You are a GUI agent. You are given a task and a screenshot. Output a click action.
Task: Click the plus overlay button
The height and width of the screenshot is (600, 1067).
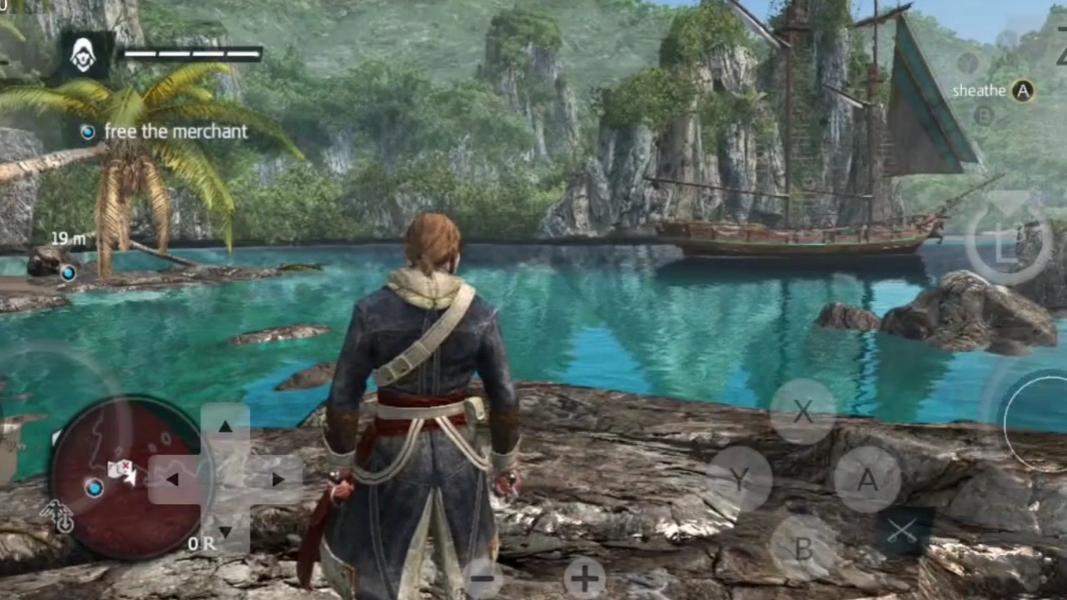click(x=584, y=577)
